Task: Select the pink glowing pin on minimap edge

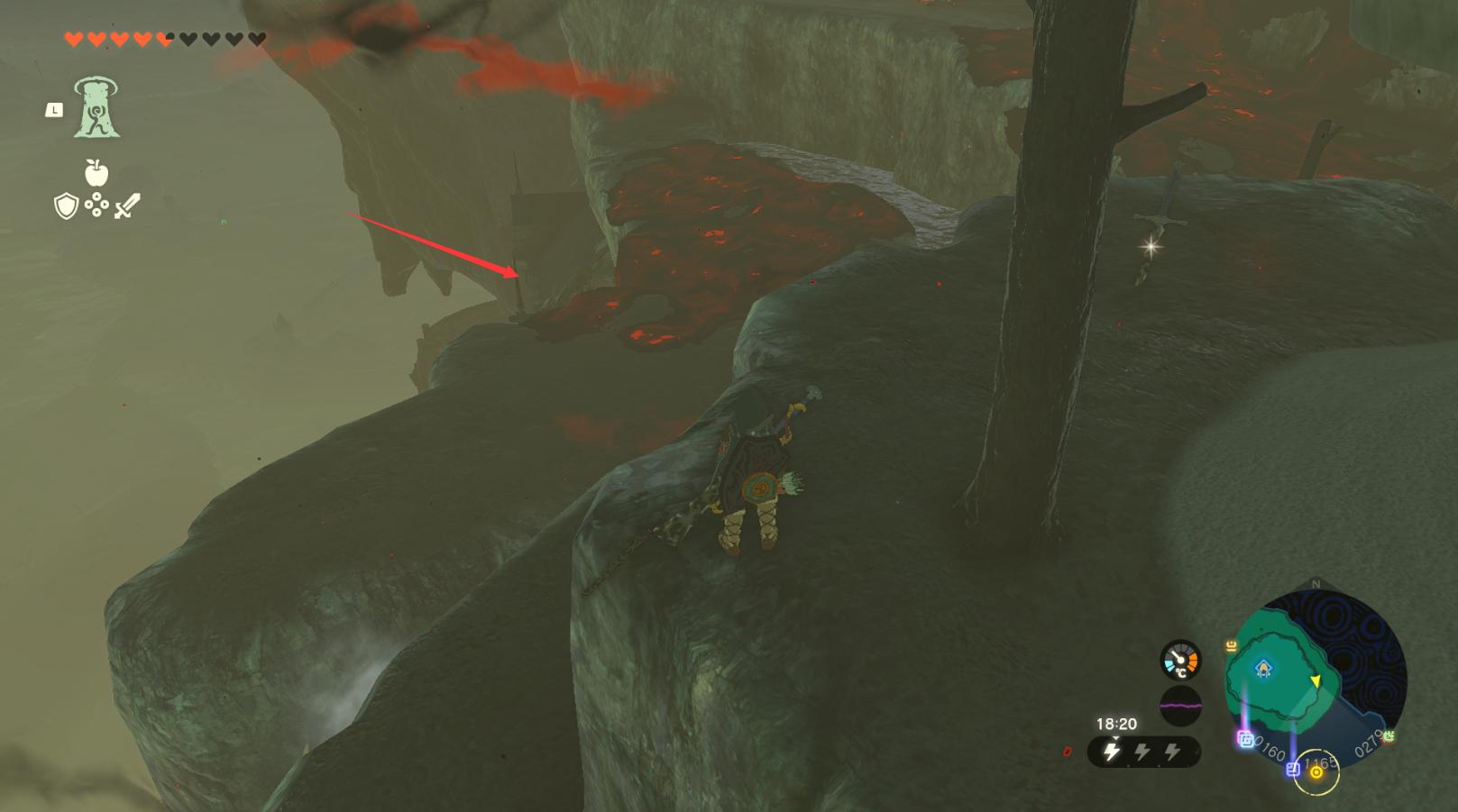Action: 1245,739
